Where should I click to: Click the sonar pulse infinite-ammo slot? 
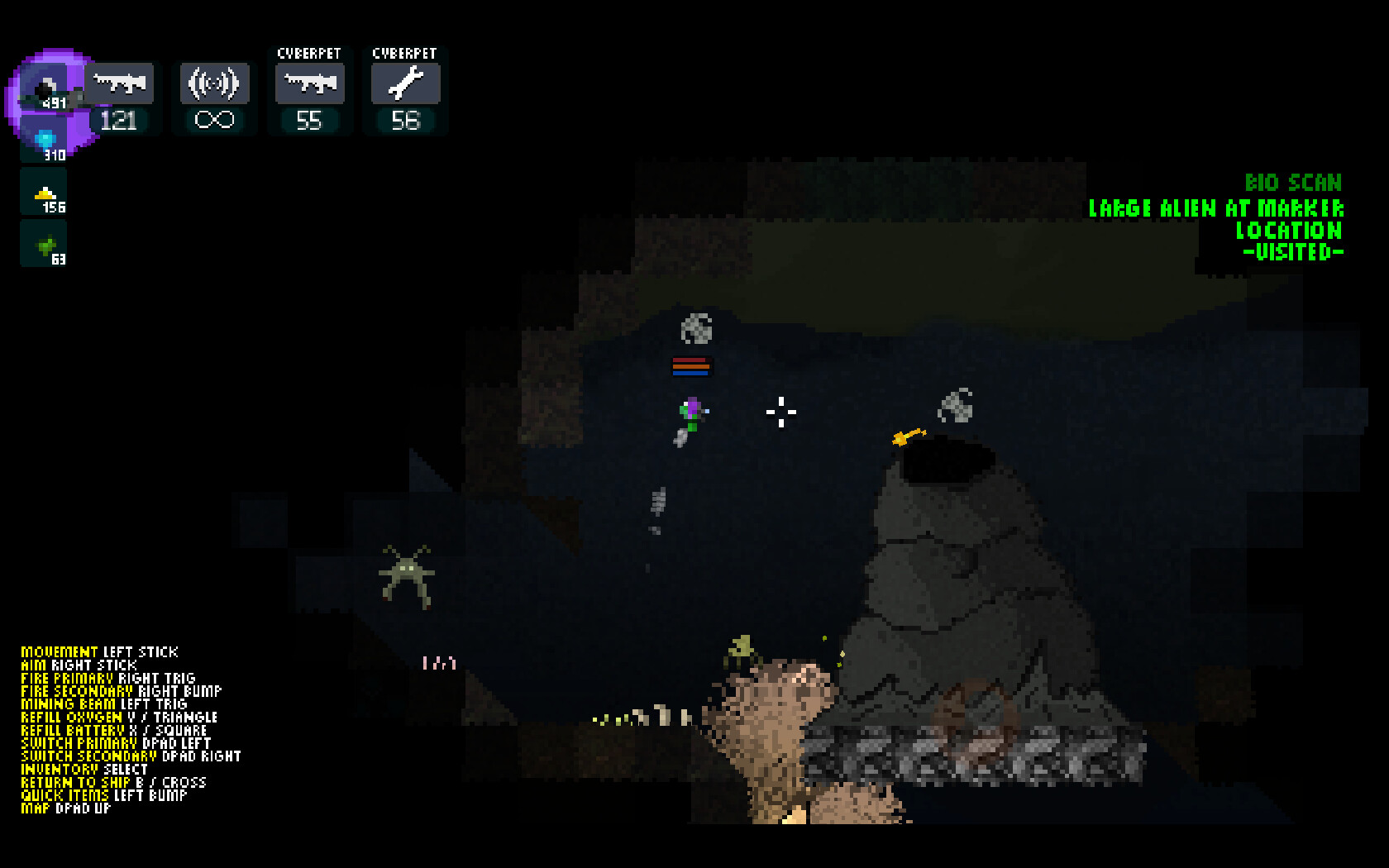(213, 83)
